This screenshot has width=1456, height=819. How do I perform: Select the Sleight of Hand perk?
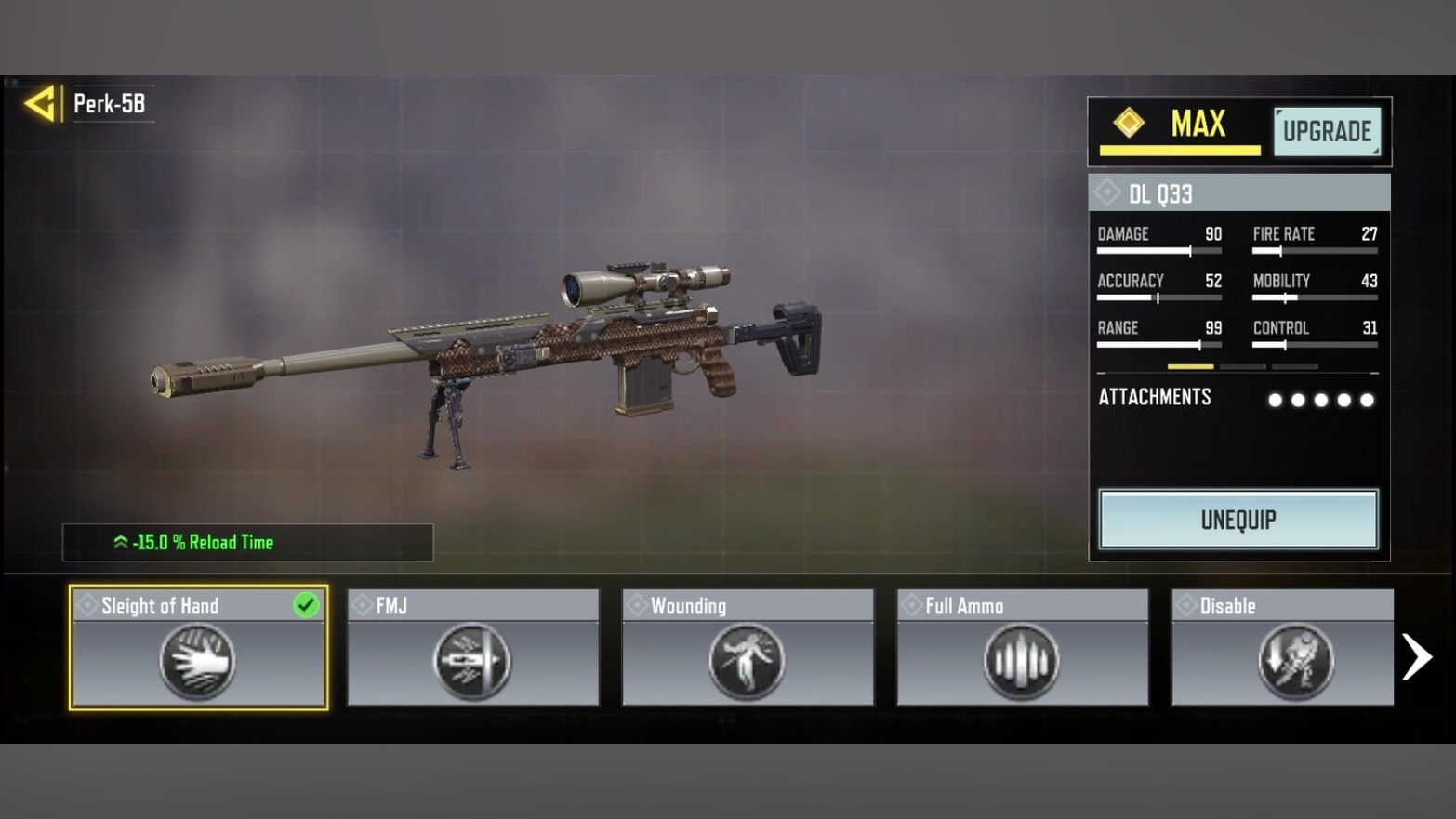pyautogui.click(x=198, y=648)
